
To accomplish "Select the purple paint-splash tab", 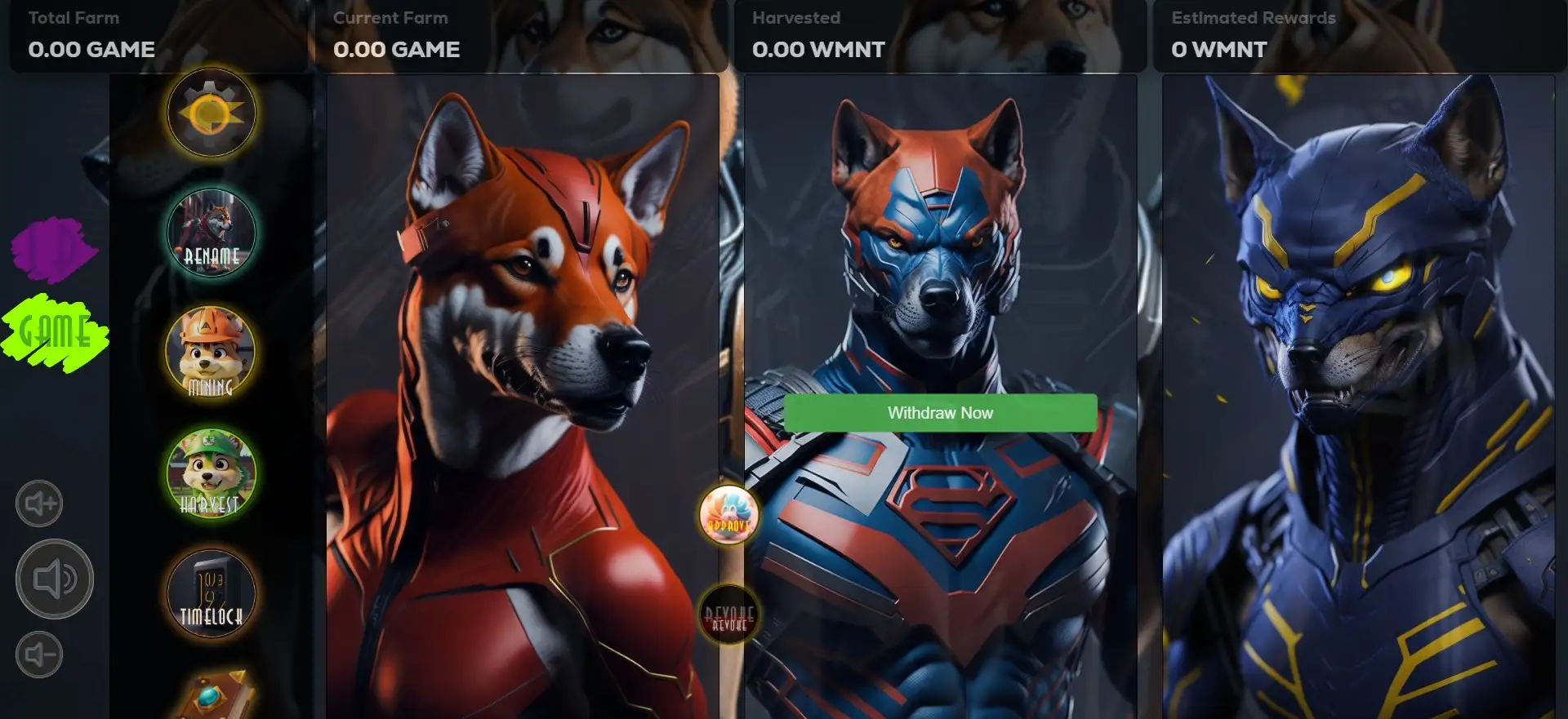I will tap(53, 249).
